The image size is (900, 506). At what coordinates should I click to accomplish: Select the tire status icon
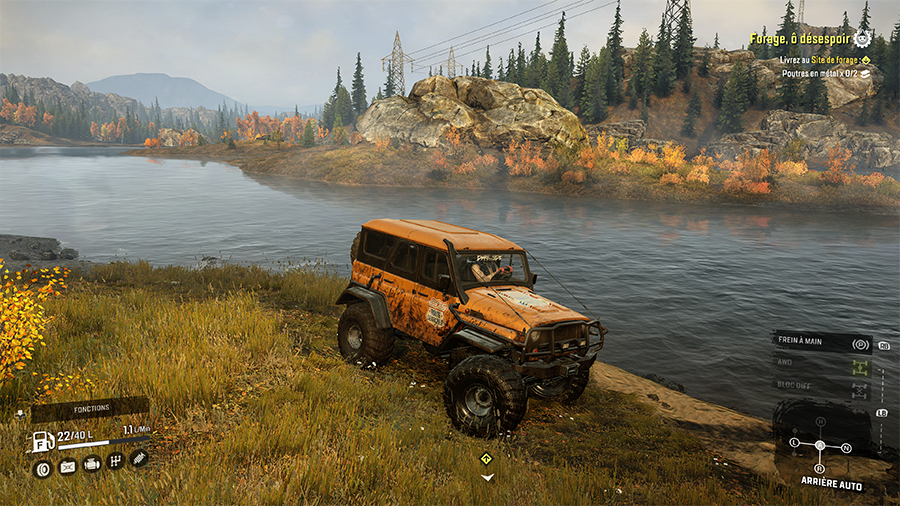click(43, 468)
